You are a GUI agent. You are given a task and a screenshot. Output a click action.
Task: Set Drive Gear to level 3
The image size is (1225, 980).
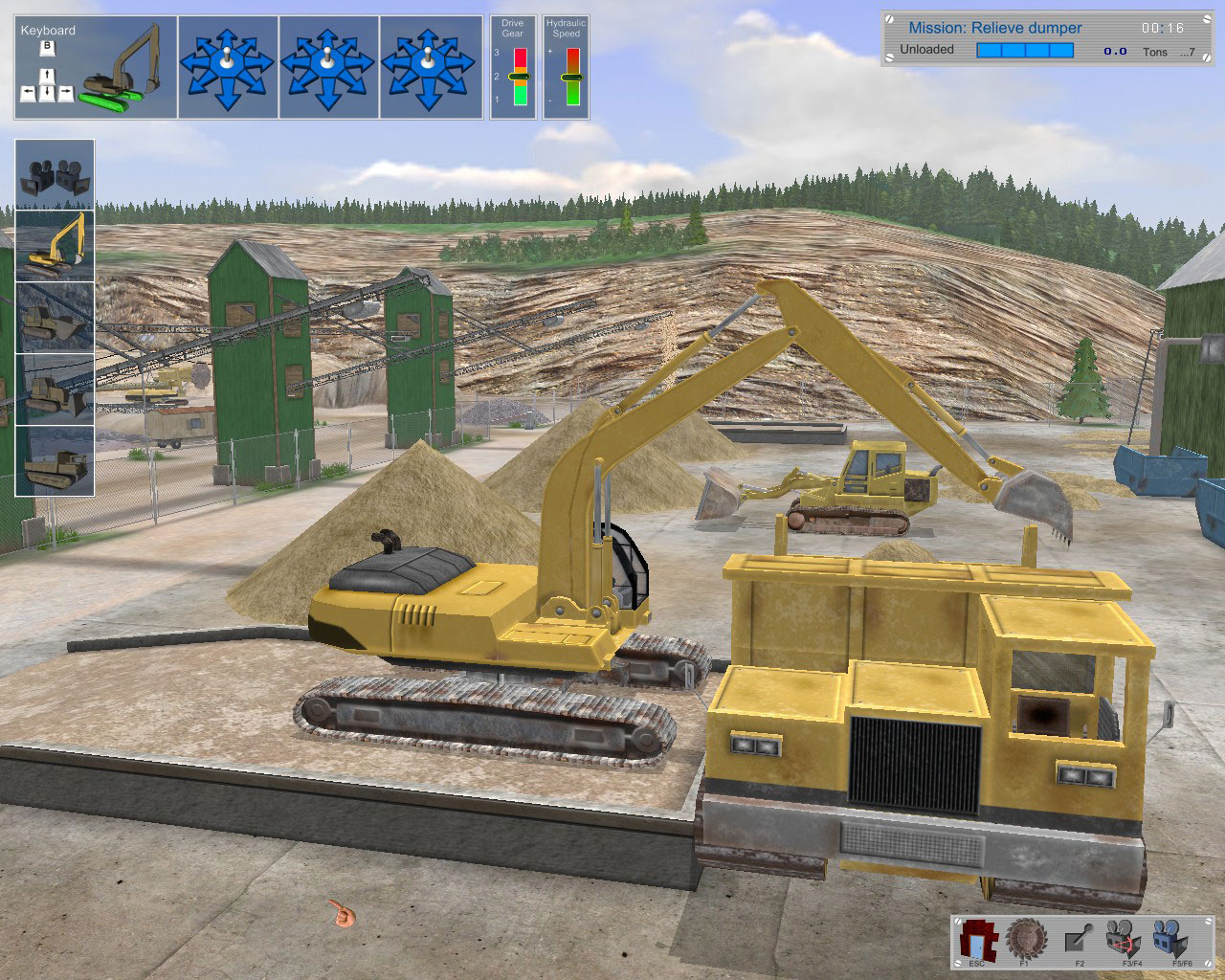point(520,57)
